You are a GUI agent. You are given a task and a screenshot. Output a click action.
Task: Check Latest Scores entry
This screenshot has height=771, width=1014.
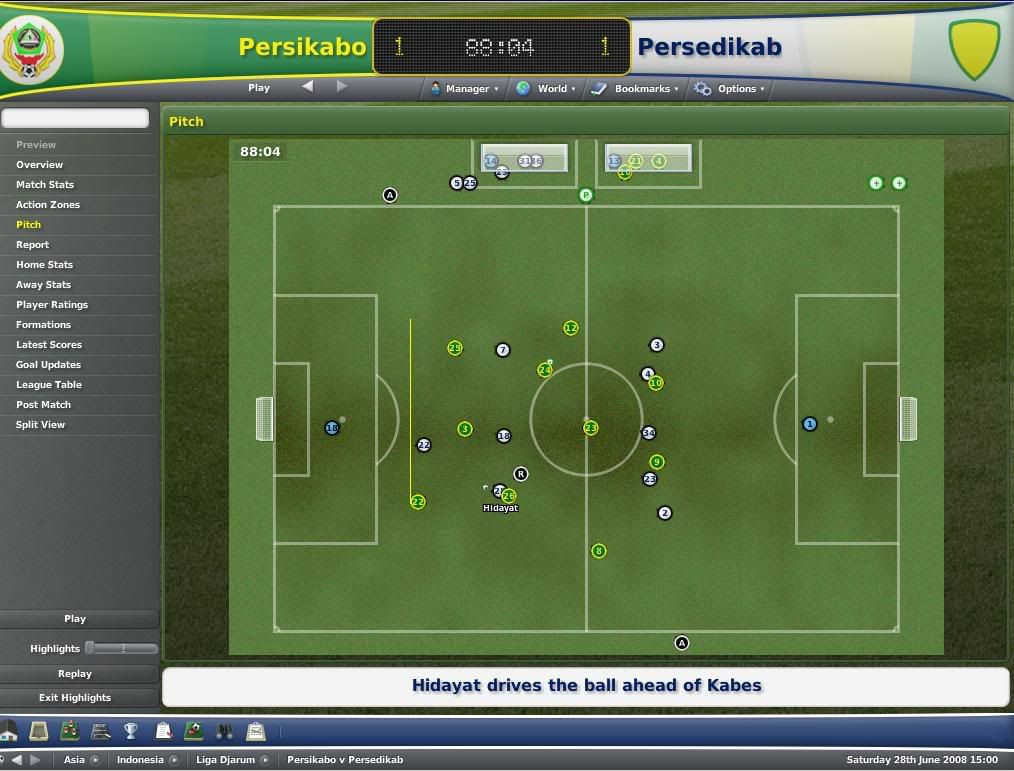(49, 345)
